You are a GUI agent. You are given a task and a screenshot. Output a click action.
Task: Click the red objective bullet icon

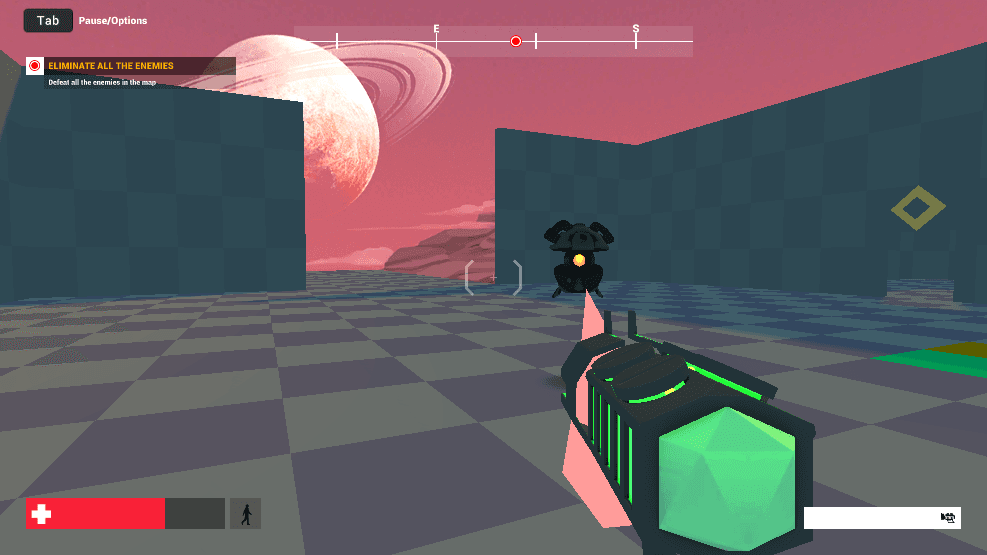[35, 66]
